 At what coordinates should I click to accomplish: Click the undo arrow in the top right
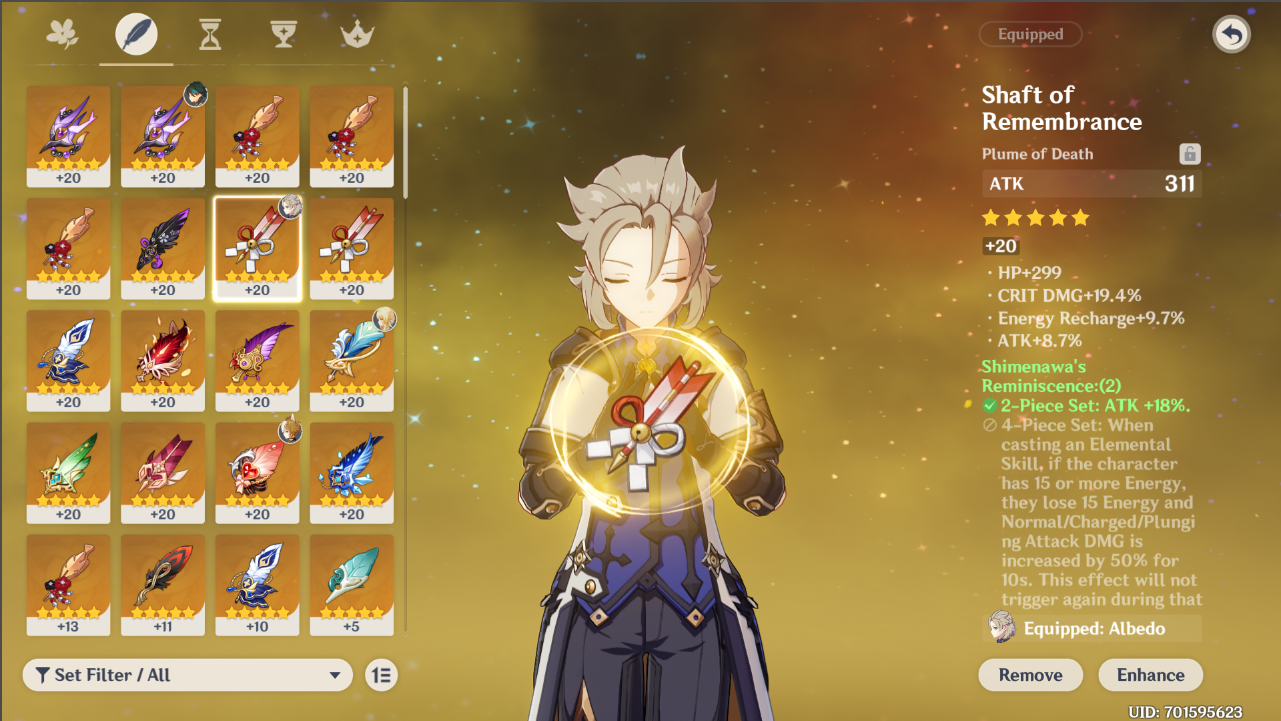pos(1231,34)
